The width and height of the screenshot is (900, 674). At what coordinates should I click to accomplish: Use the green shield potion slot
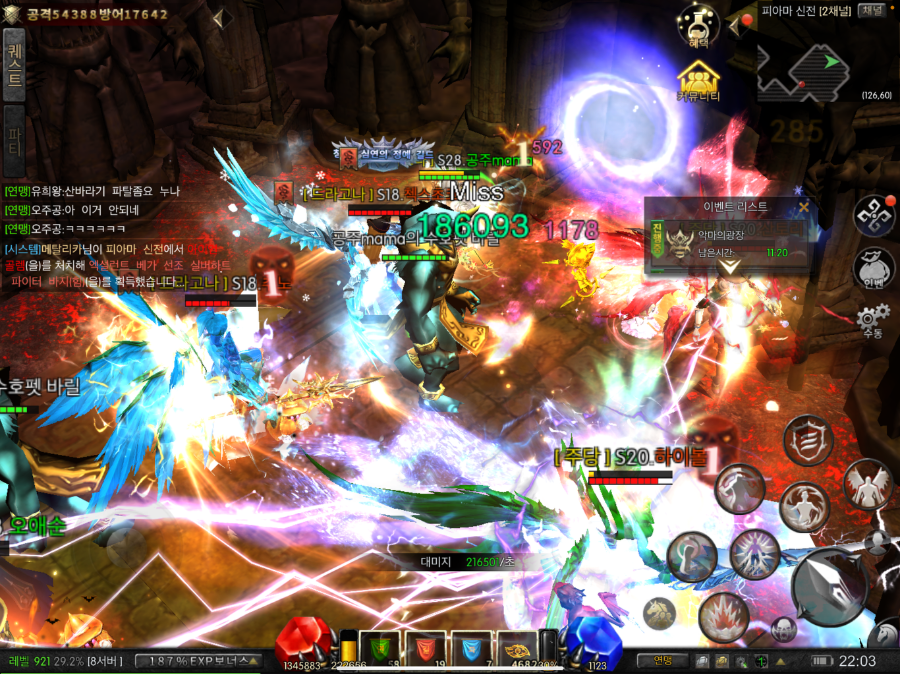[x=379, y=648]
